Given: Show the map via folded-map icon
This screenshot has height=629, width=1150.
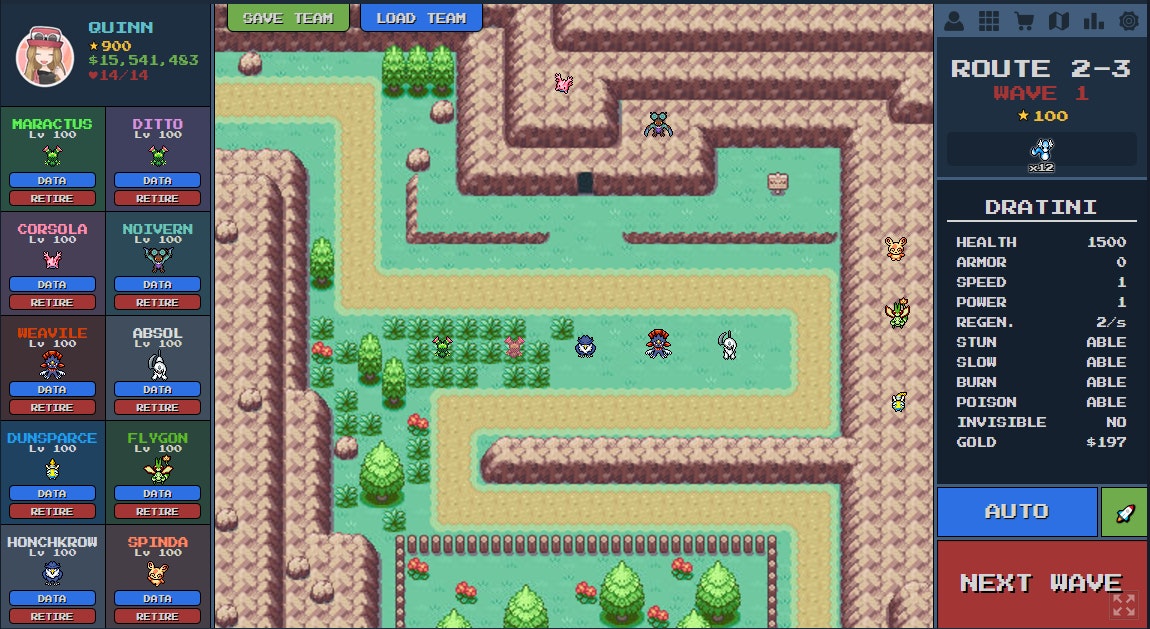Looking at the screenshot, I should 1058,20.
